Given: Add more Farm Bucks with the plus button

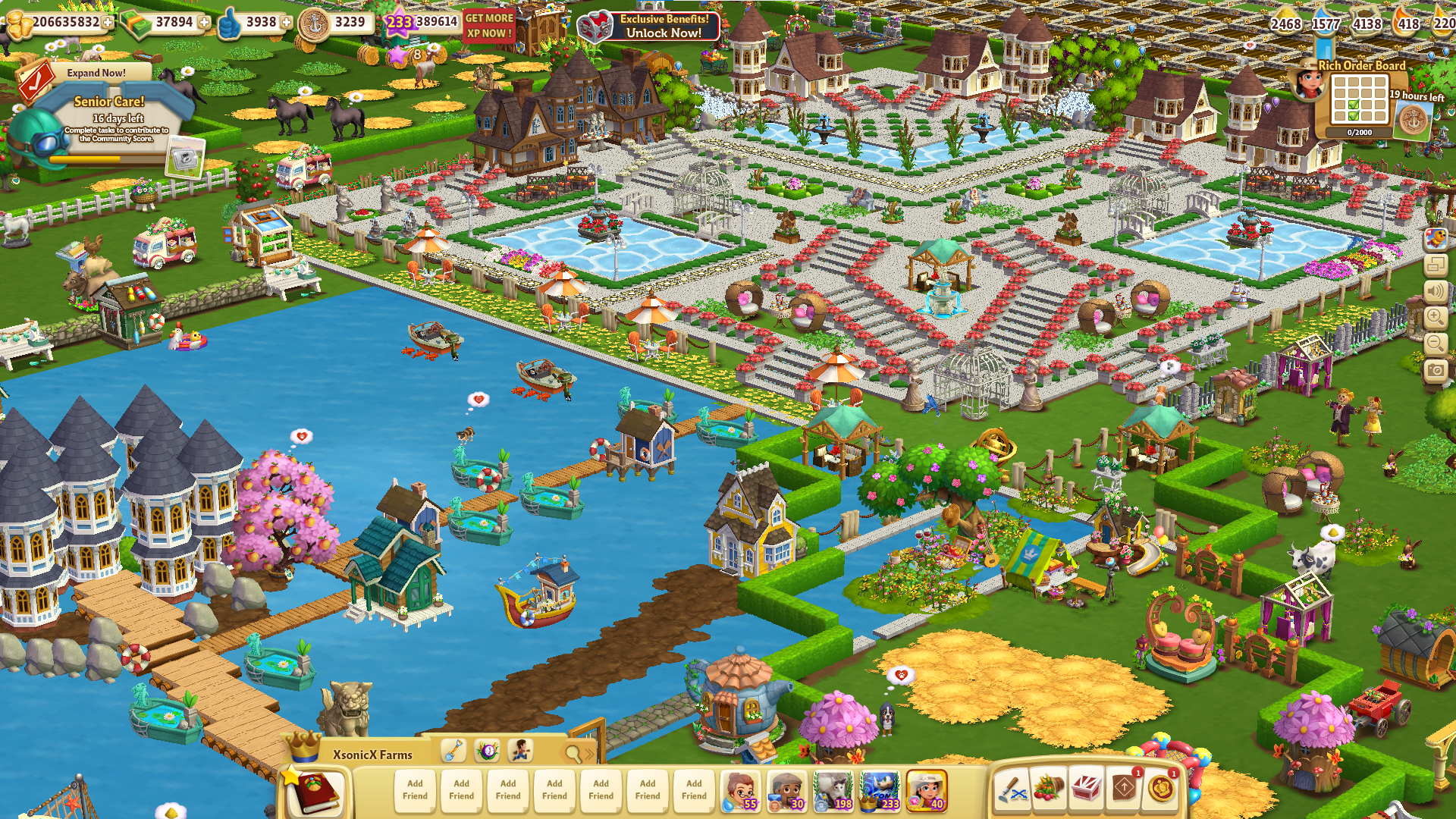Looking at the screenshot, I should (204, 23).
